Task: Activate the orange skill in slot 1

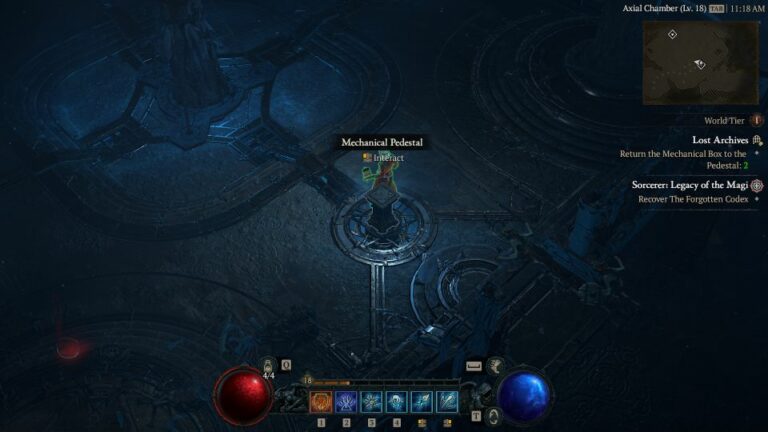Action: [322, 402]
